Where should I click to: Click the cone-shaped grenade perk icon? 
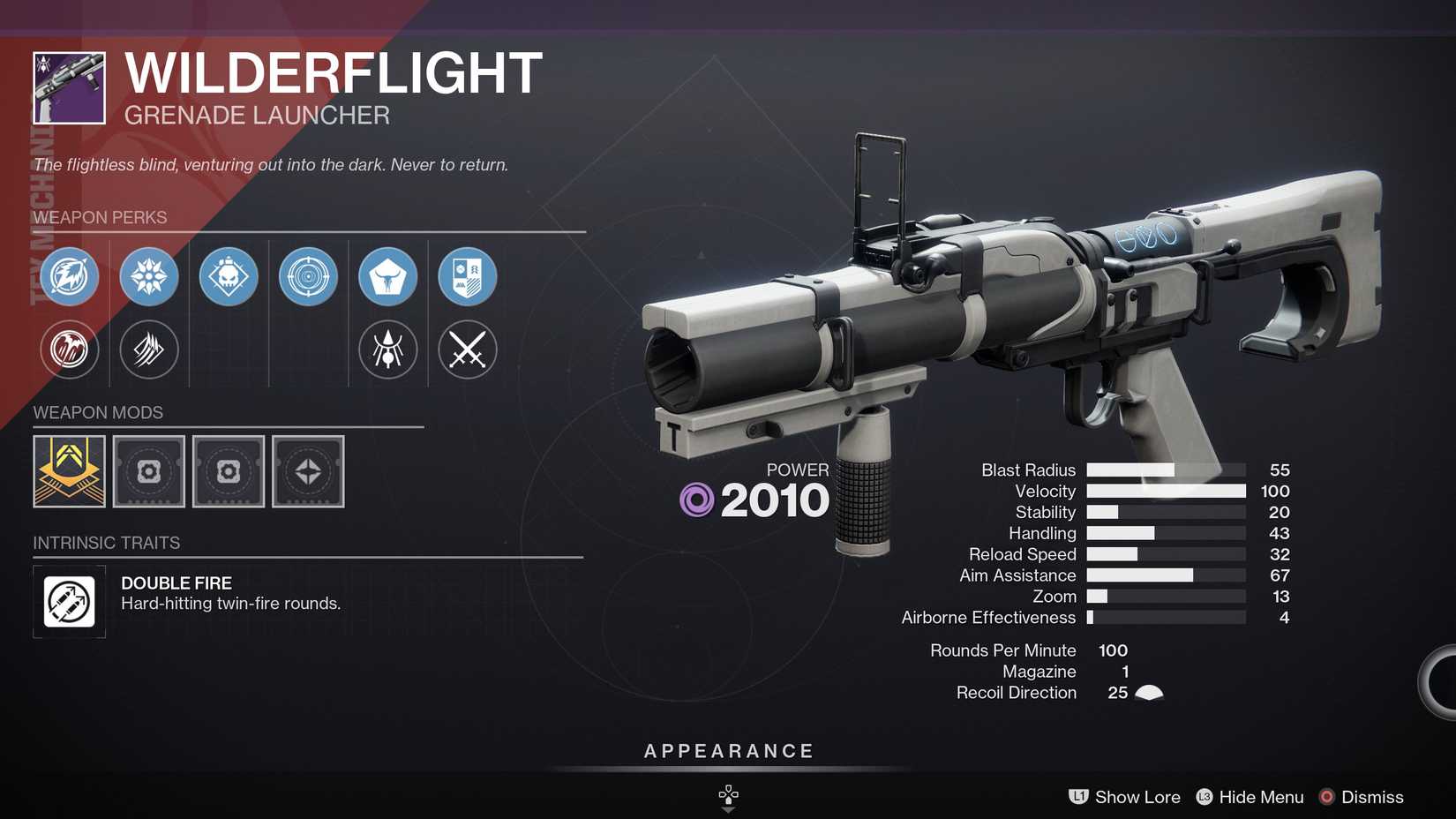point(387,276)
